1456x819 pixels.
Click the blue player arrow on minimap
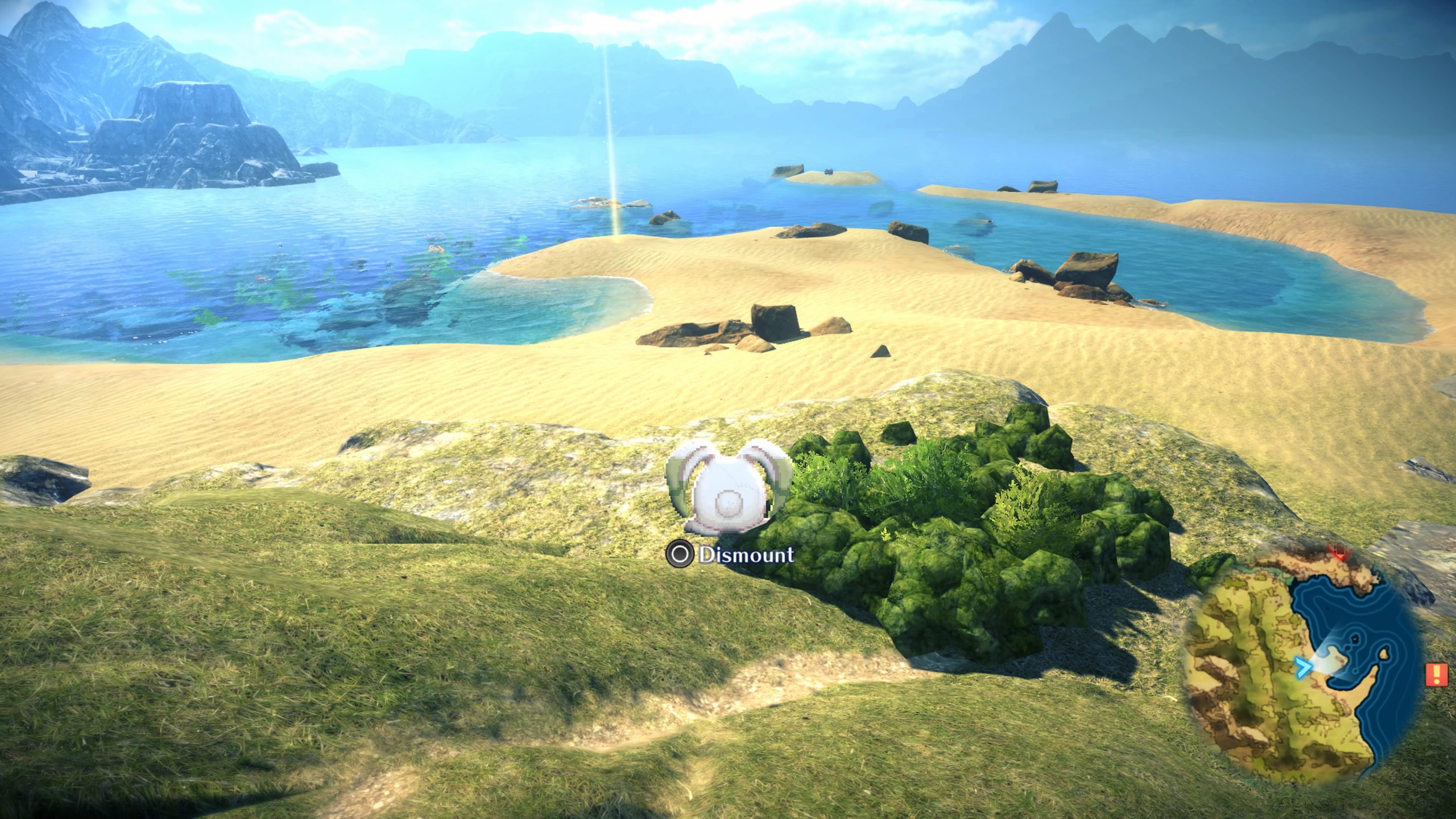click(1301, 668)
